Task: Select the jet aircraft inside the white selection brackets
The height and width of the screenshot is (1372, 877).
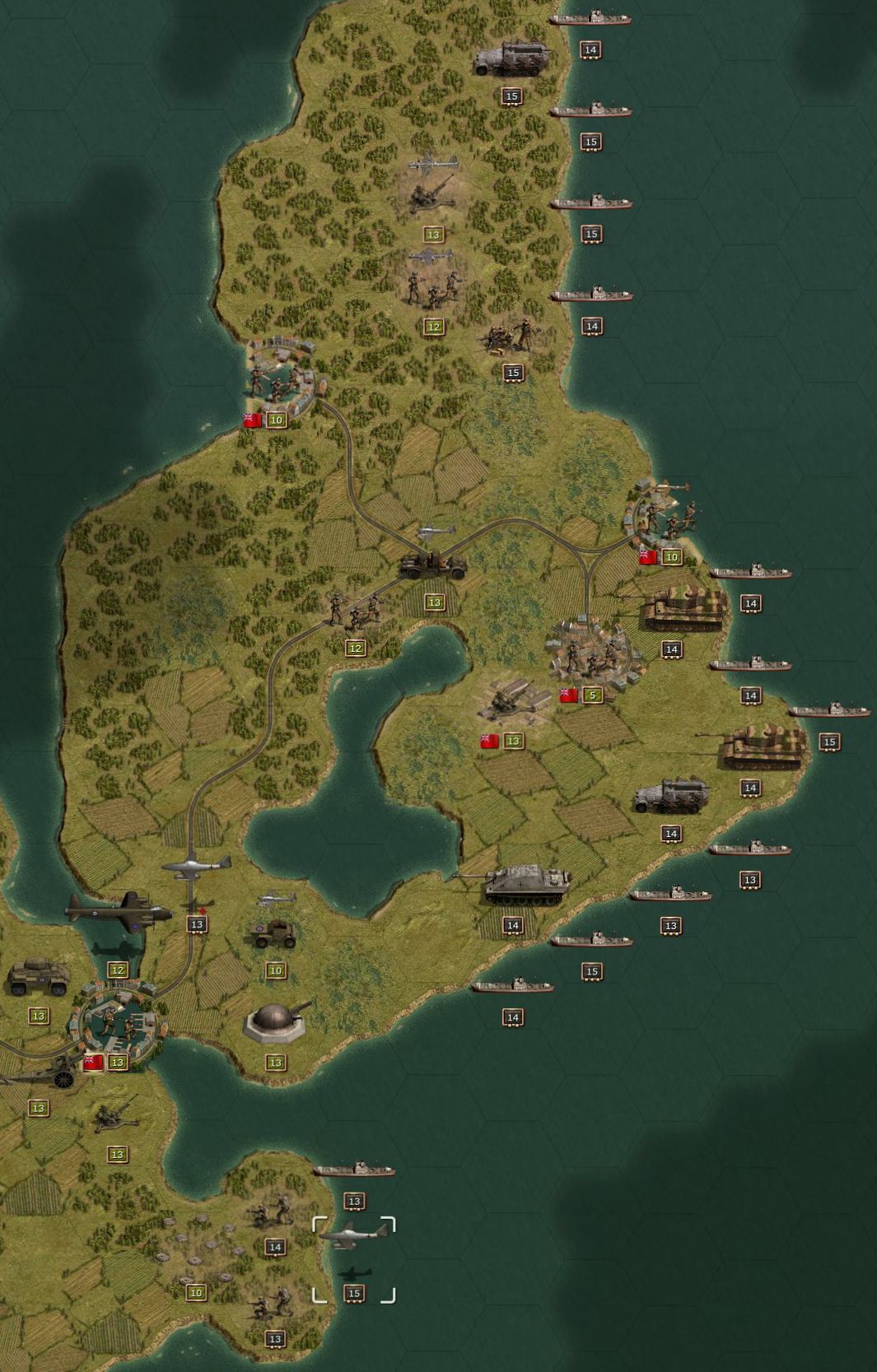Action: 353,1235
